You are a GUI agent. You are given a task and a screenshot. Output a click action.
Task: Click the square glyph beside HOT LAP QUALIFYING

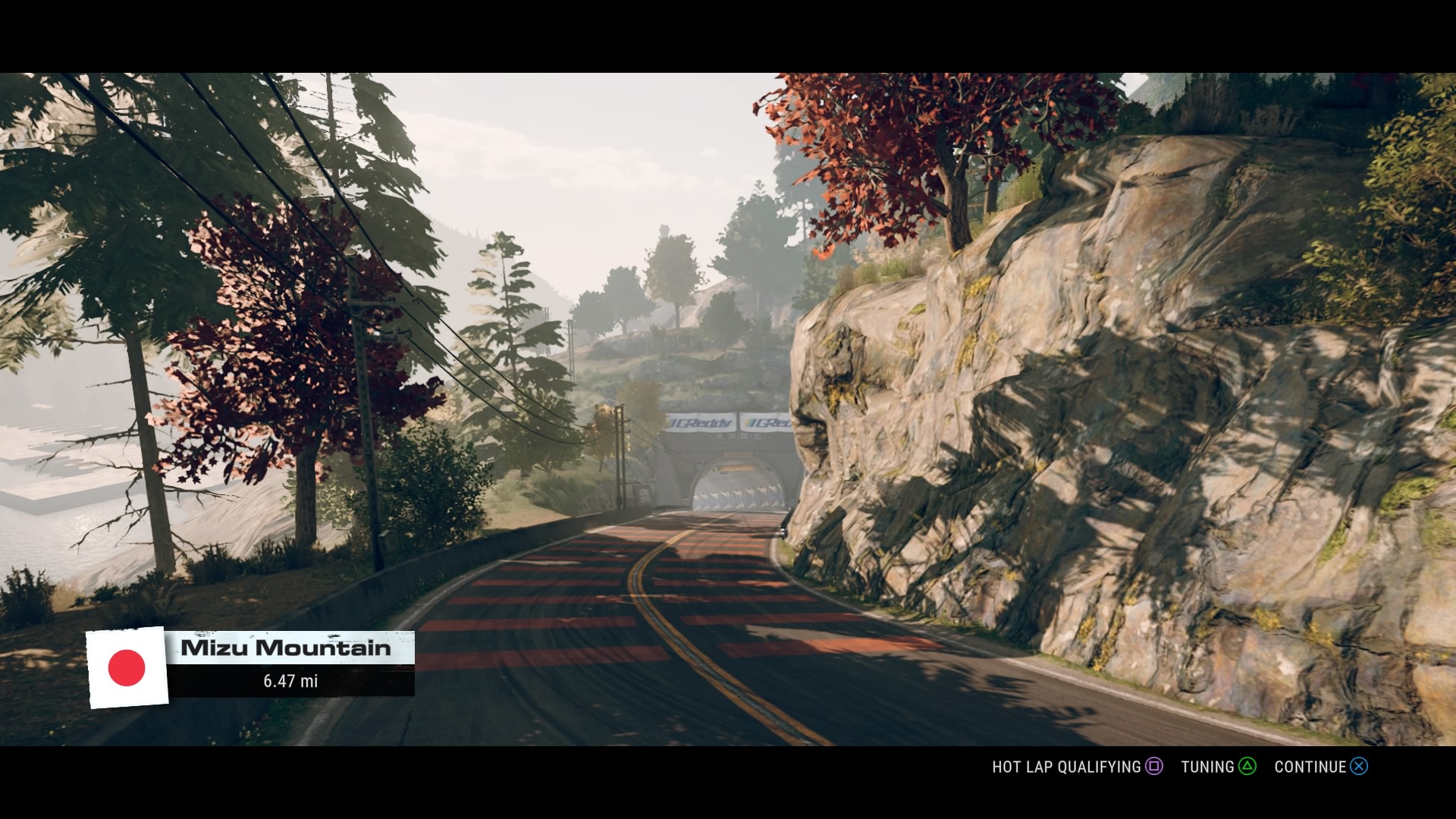coord(1153,767)
